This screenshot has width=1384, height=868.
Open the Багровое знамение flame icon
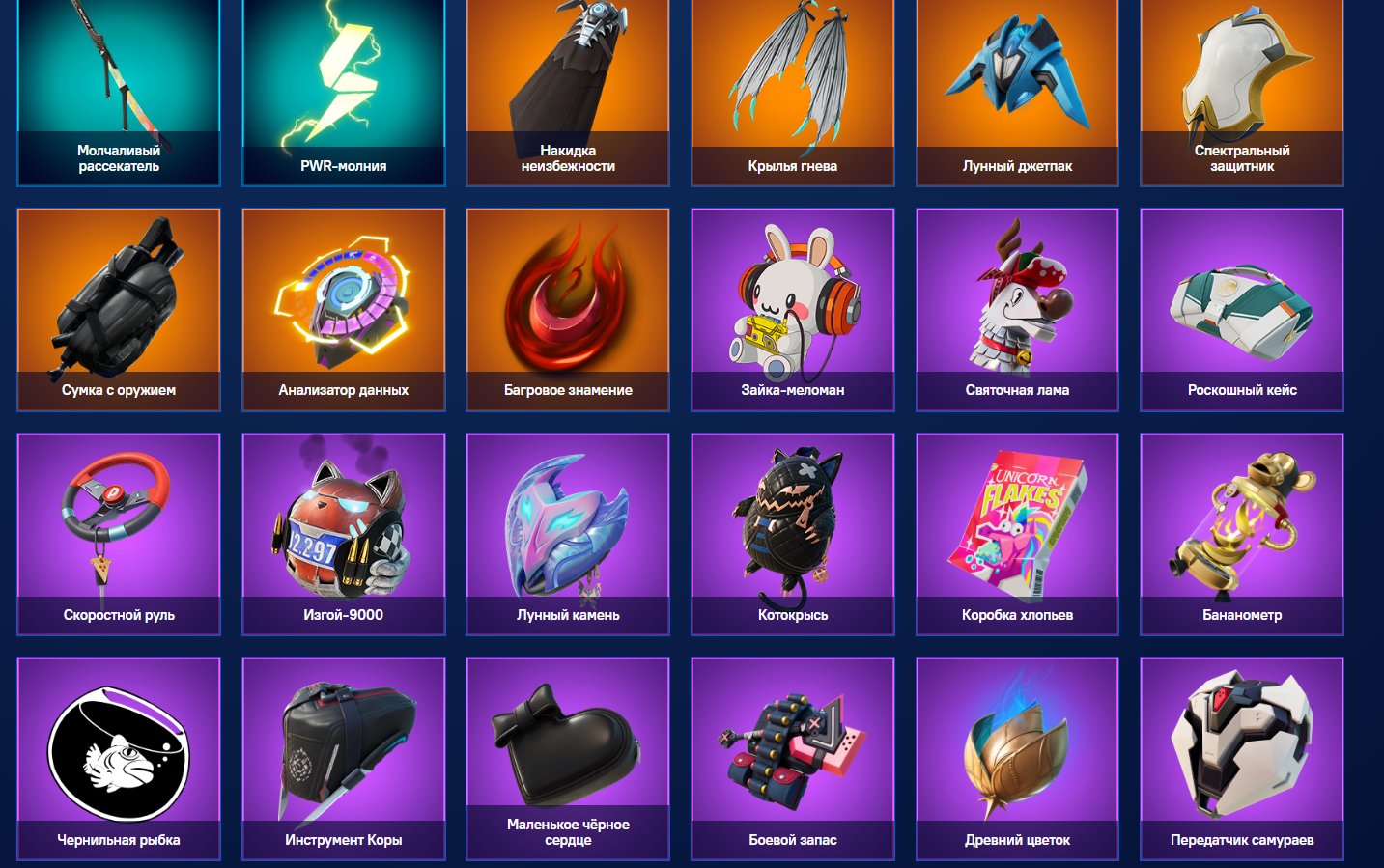point(567,299)
